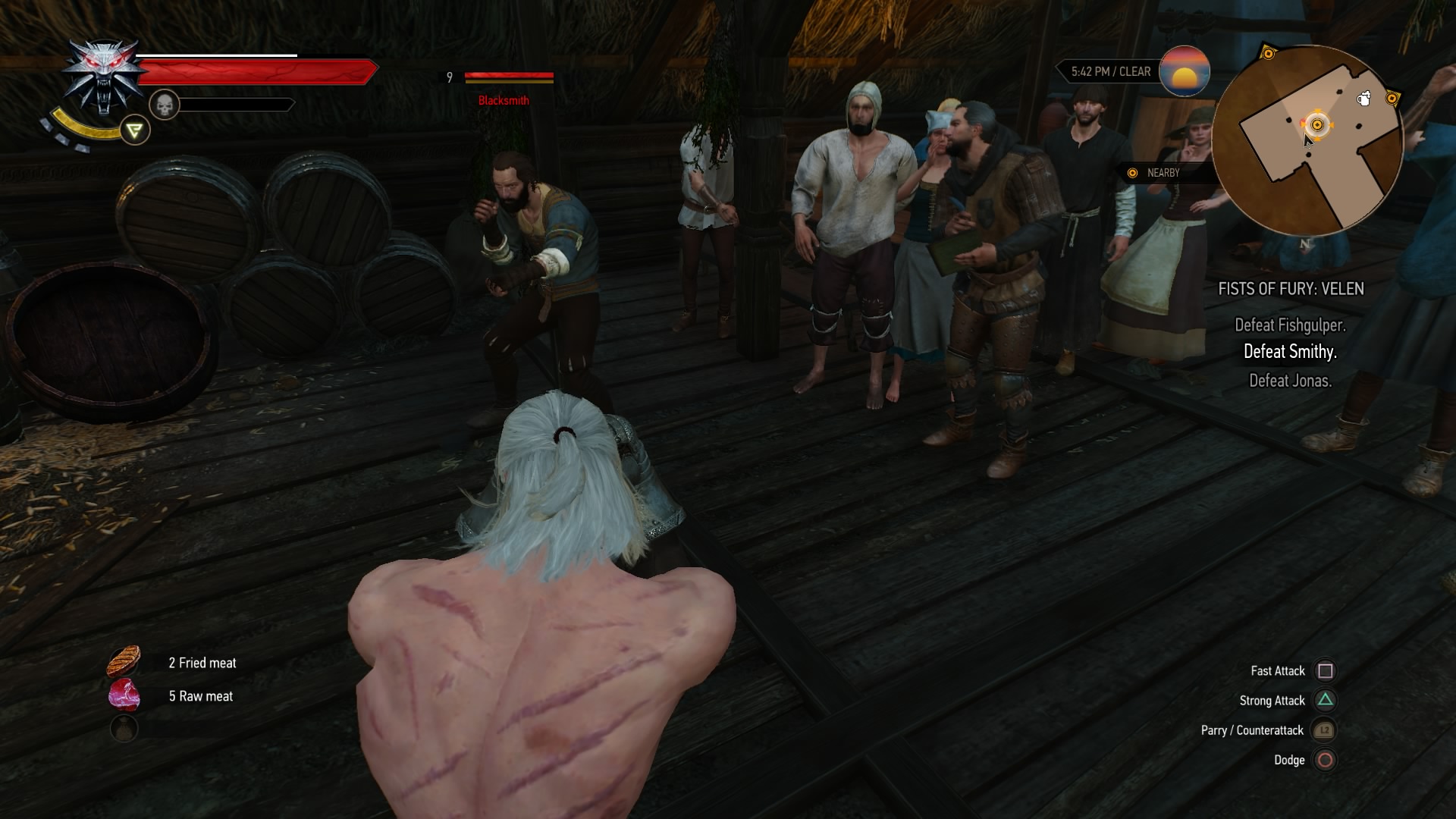Select the active sign icon
The width and height of the screenshot is (1456, 819).
click(135, 130)
